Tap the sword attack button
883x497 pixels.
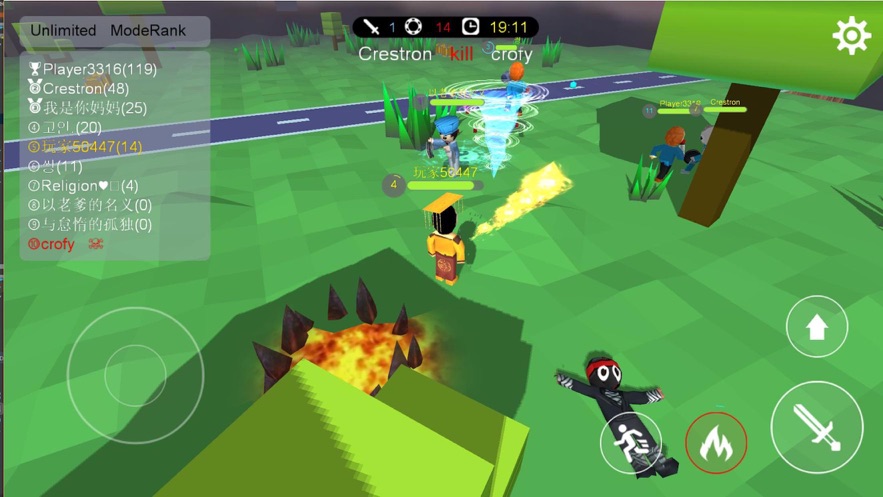click(817, 427)
